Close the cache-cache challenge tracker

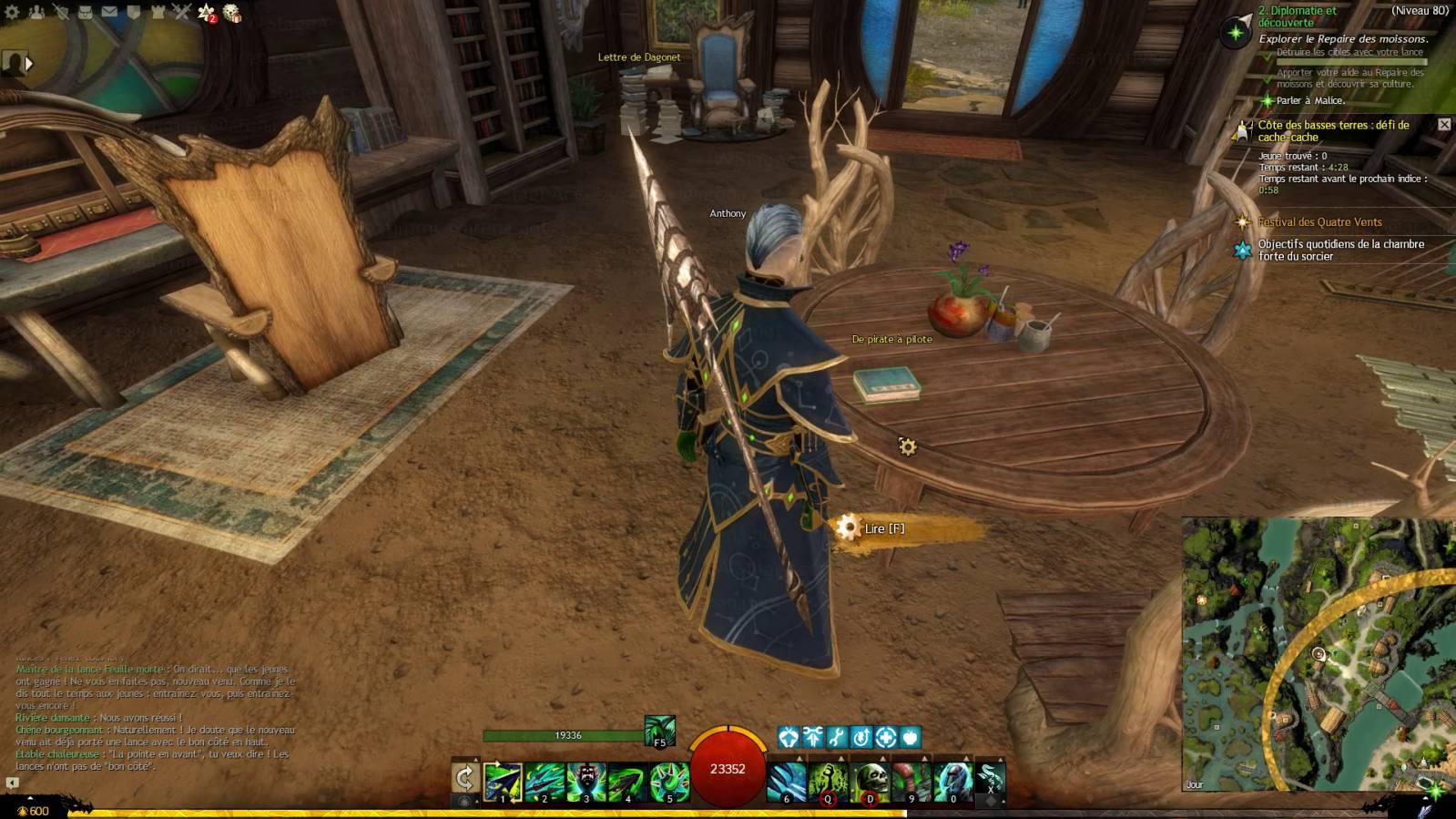(x=1444, y=124)
